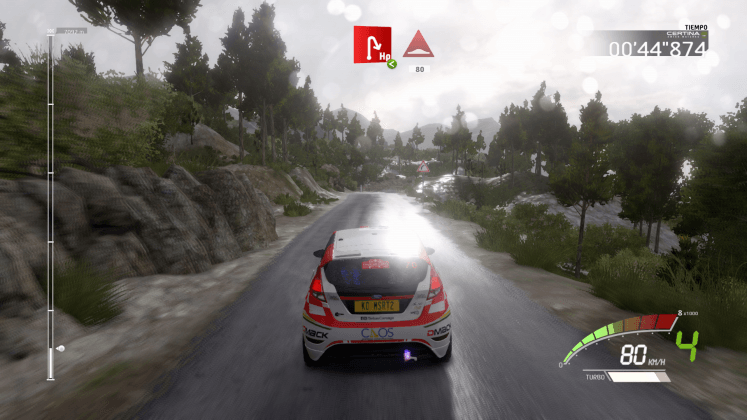Click the vertical stage progress bar
The image size is (747, 420).
click(51, 205)
